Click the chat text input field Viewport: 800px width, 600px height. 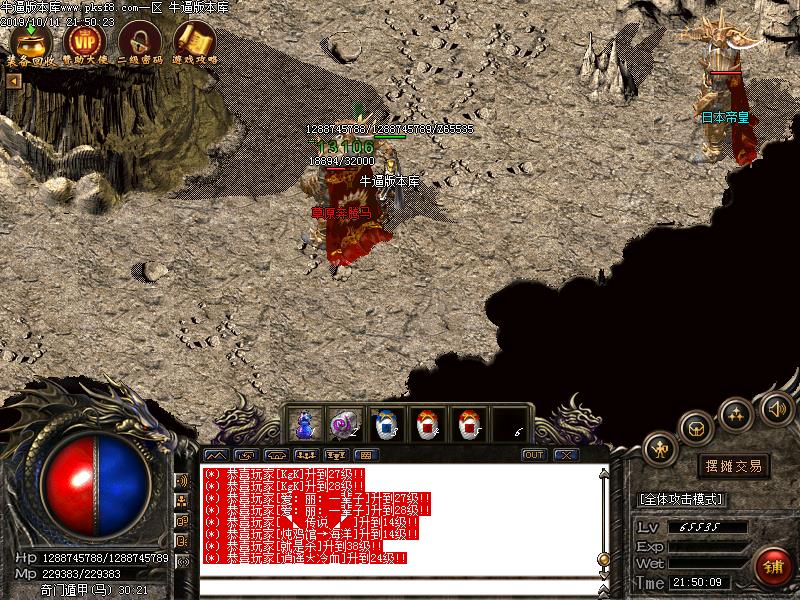point(400,584)
